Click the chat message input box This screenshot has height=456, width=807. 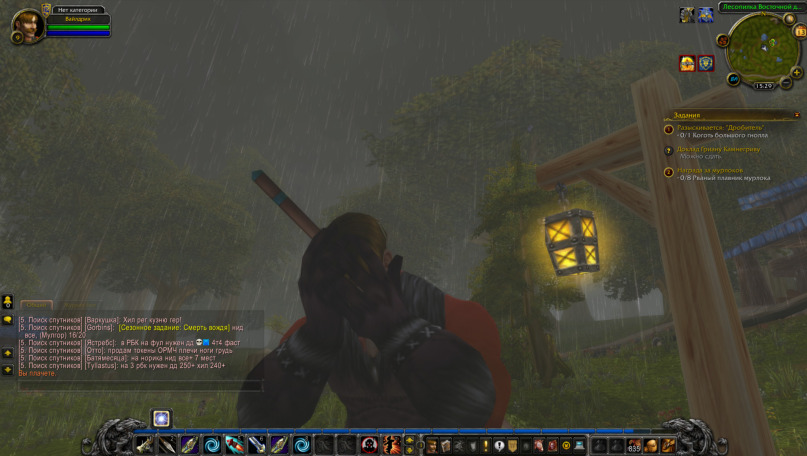(140, 386)
